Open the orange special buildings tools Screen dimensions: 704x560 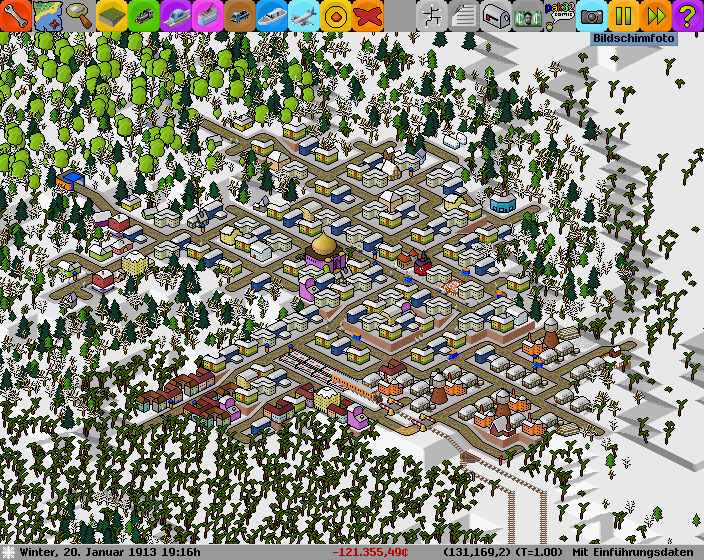336,15
